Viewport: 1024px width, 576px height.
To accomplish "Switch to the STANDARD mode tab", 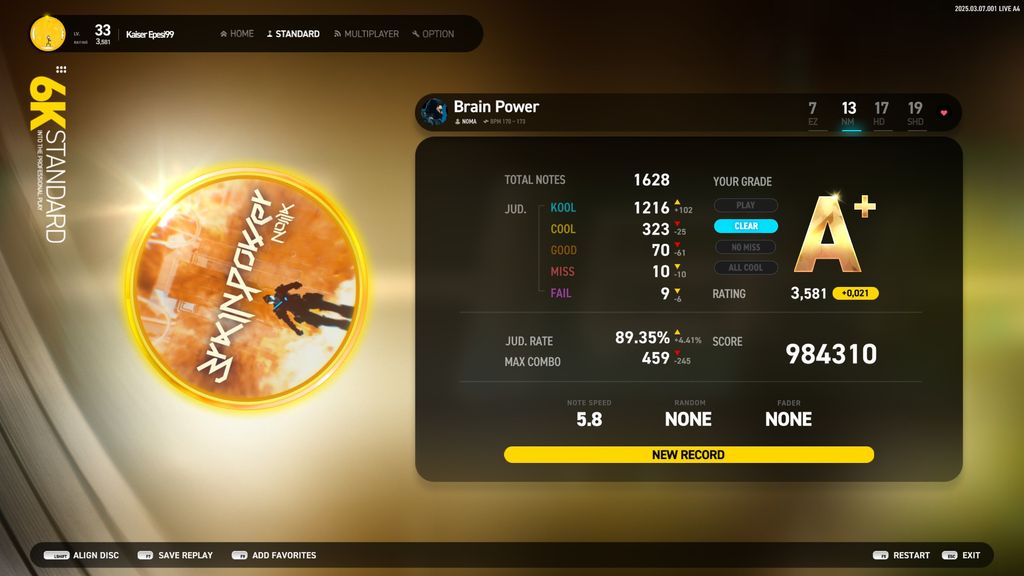I will click(293, 34).
